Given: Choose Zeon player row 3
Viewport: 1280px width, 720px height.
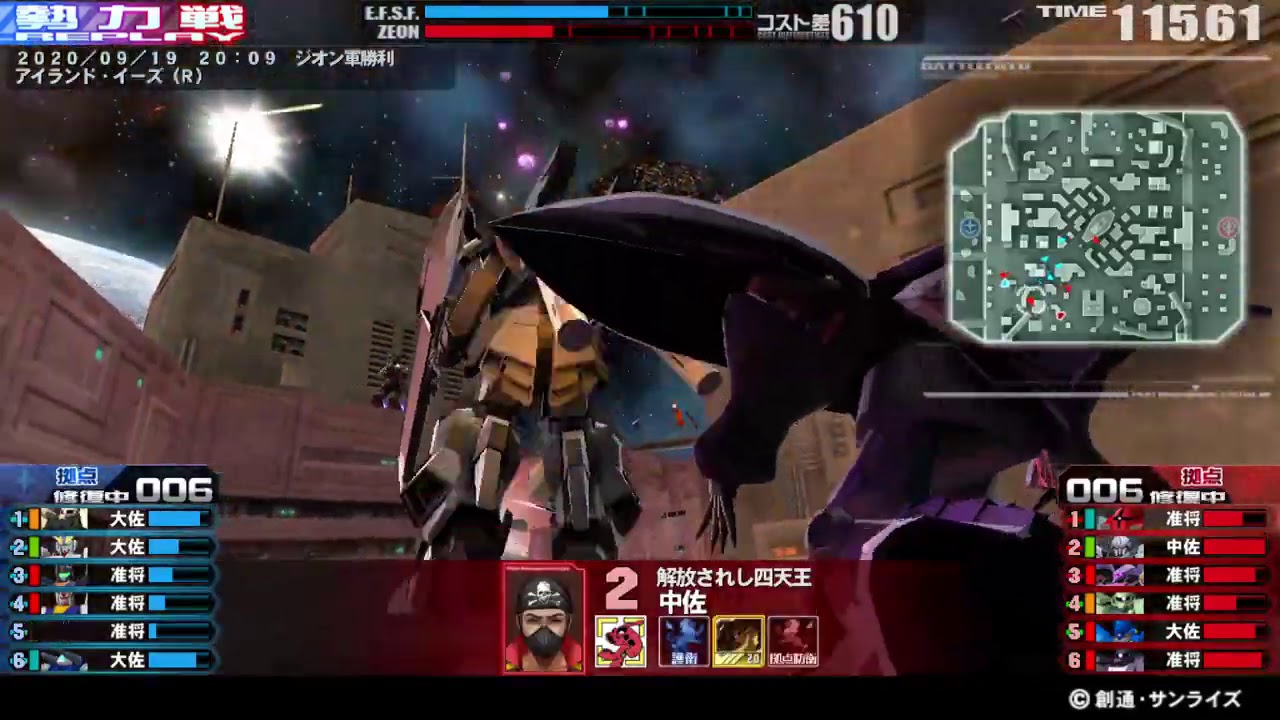Looking at the screenshot, I should tap(1168, 575).
